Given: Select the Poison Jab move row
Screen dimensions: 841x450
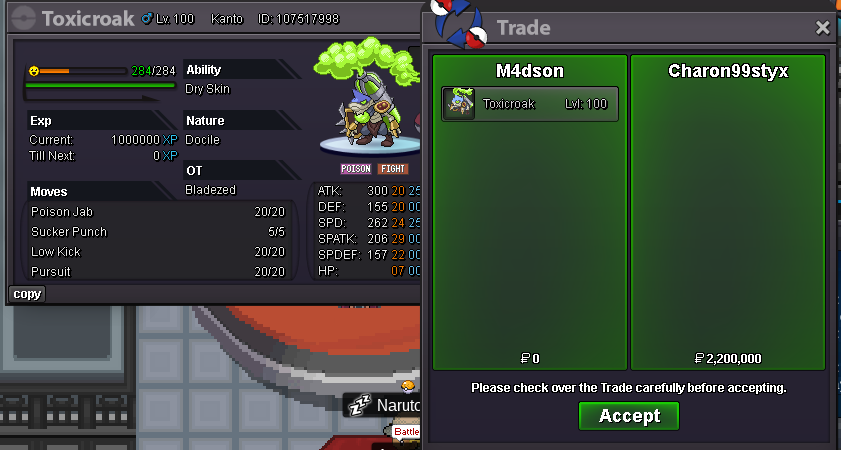Looking at the screenshot, I should 158,212.
